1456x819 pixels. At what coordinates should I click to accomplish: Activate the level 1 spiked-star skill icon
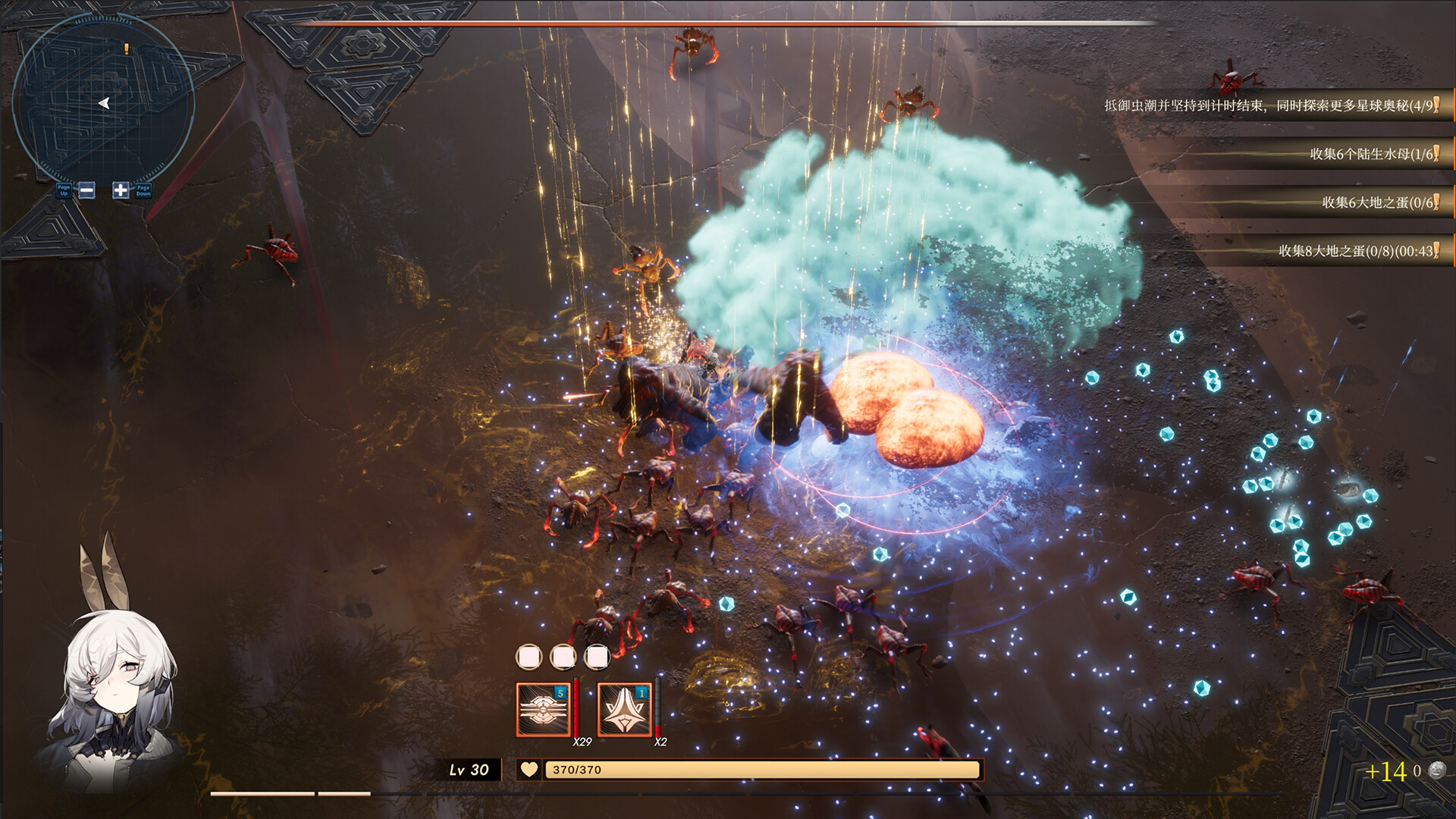625,710
